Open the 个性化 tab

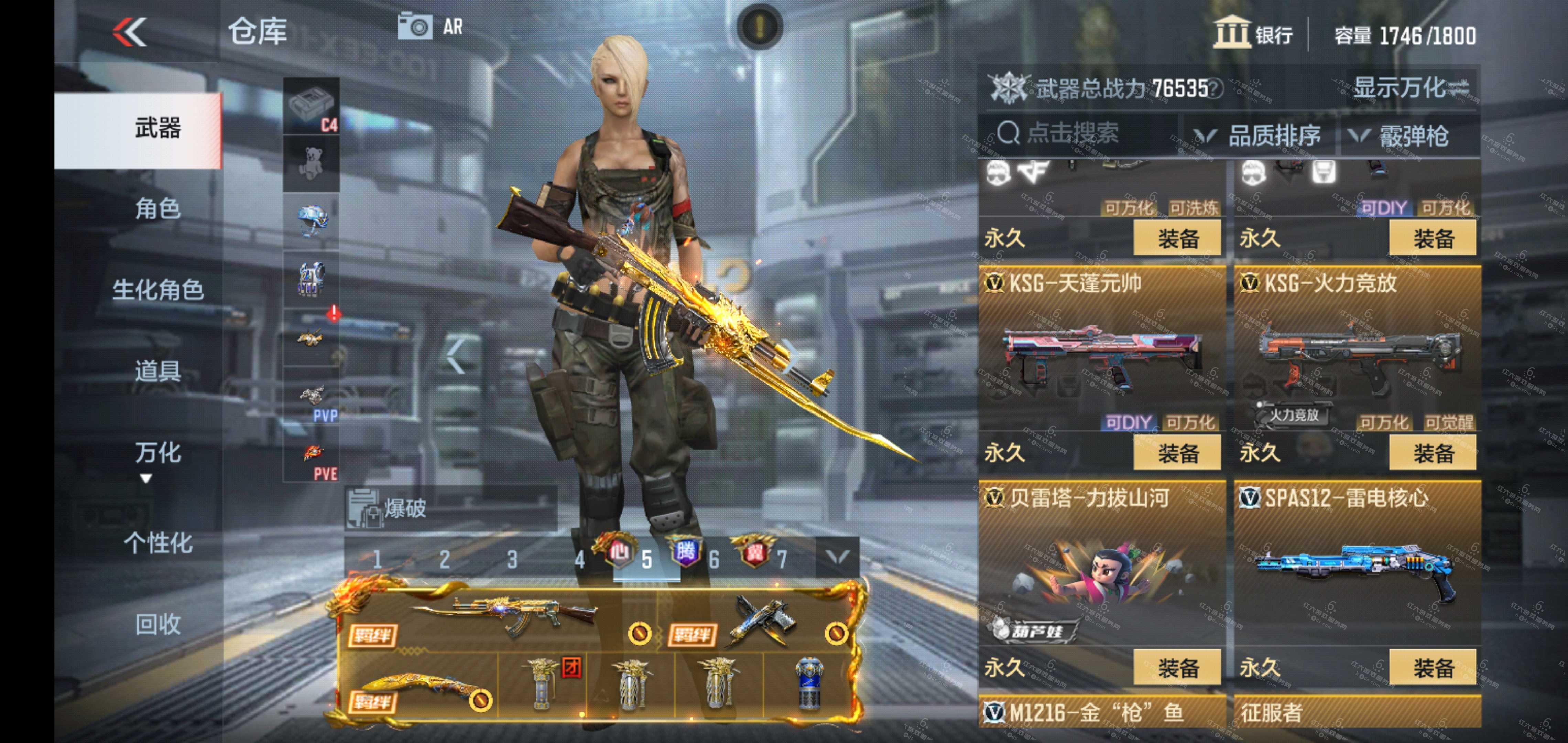click(x=157, y=542)
